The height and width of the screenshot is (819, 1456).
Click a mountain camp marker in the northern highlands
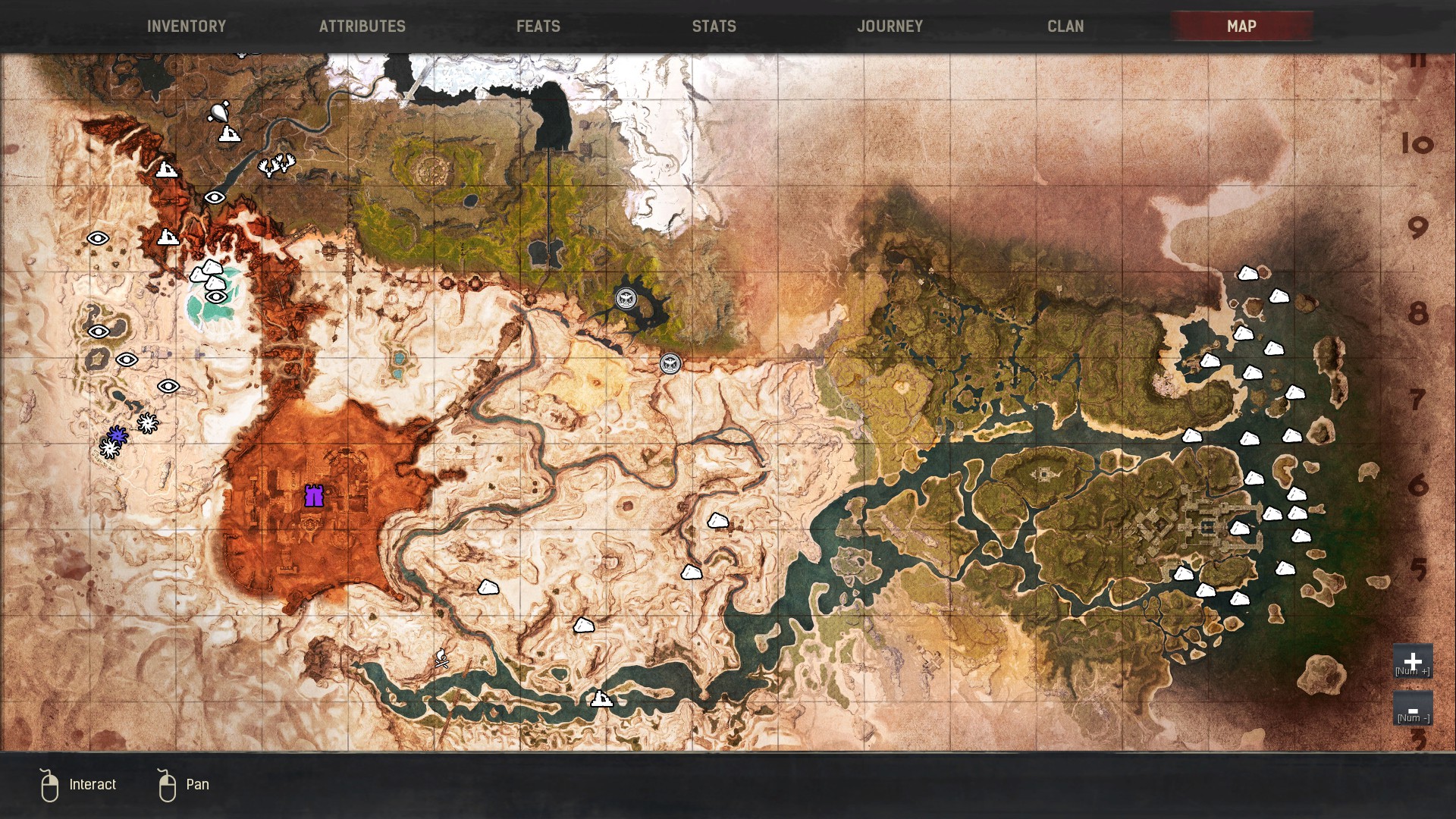click(x=165, y=171)
